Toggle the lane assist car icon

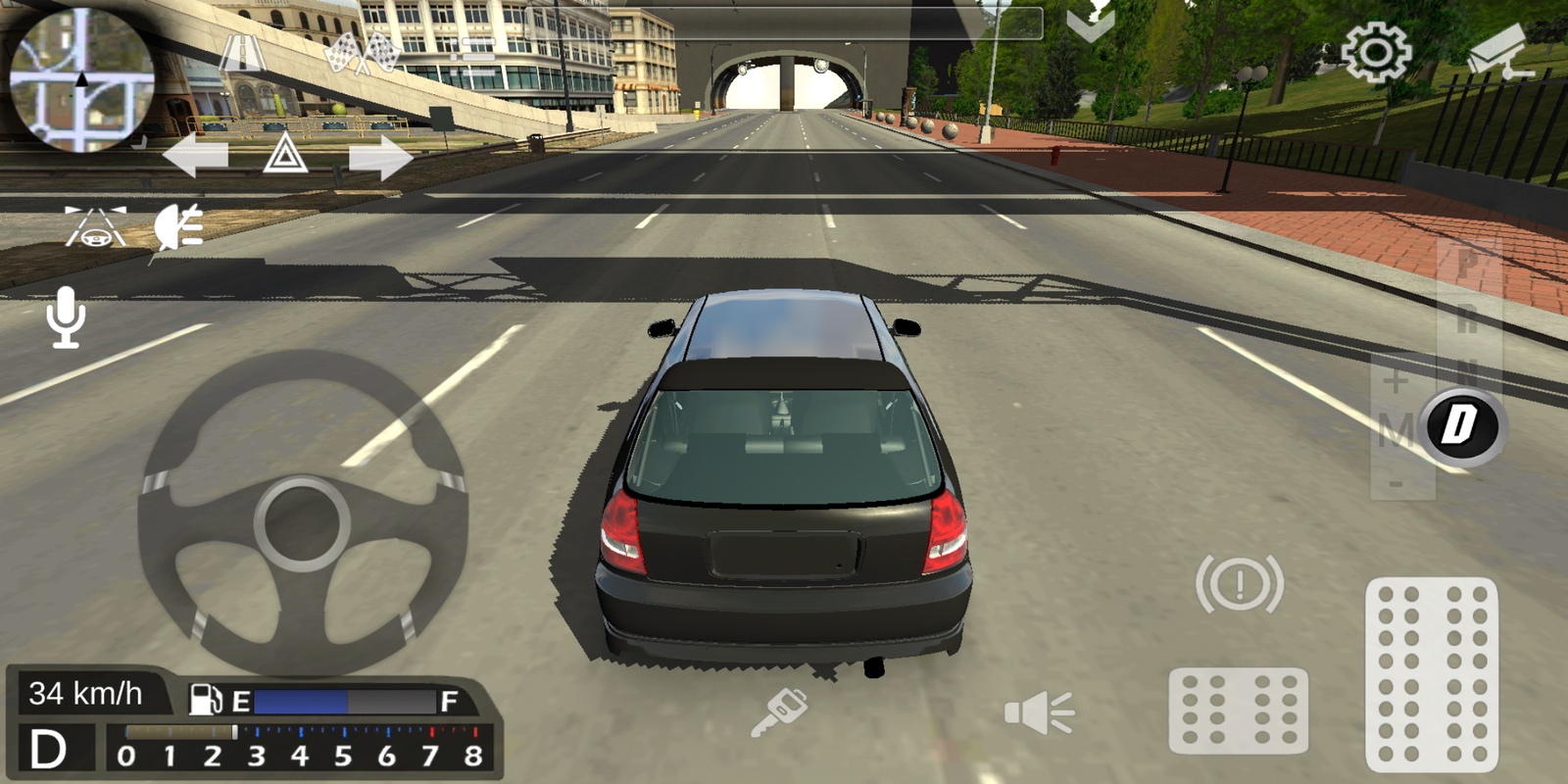[95, 226]
